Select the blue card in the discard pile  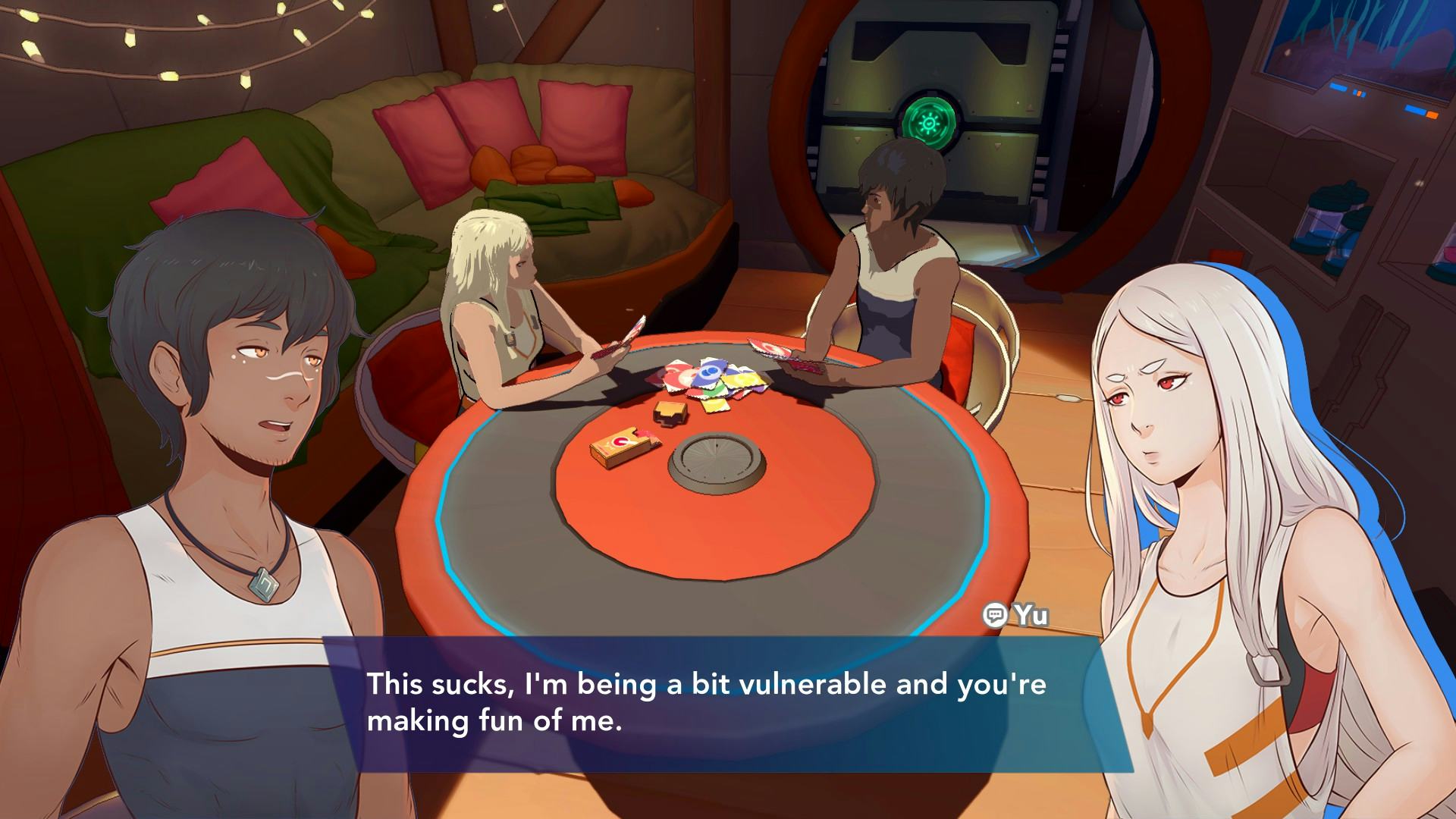tap(709, 373)
